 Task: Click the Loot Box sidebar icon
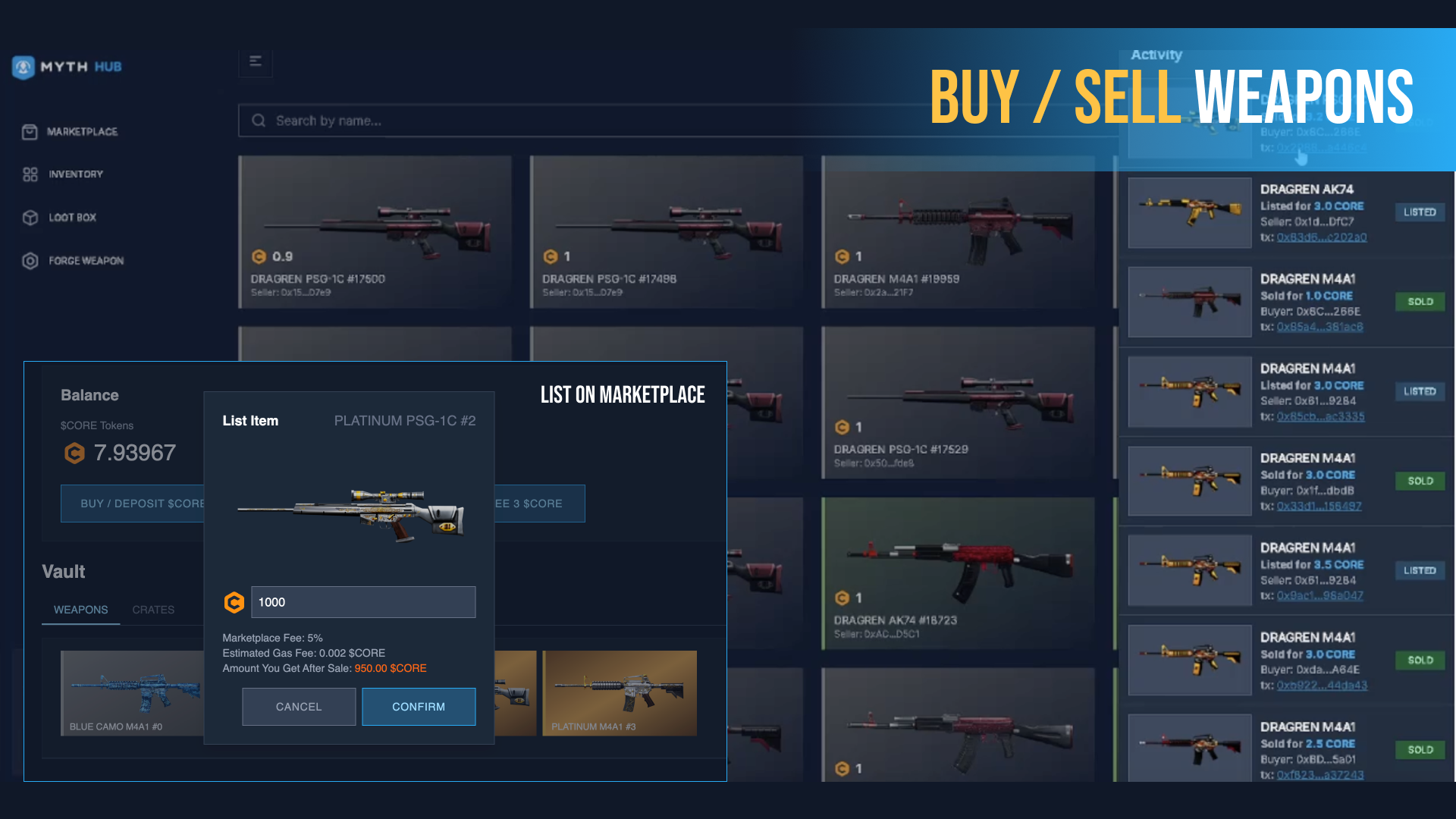point(30,218)
